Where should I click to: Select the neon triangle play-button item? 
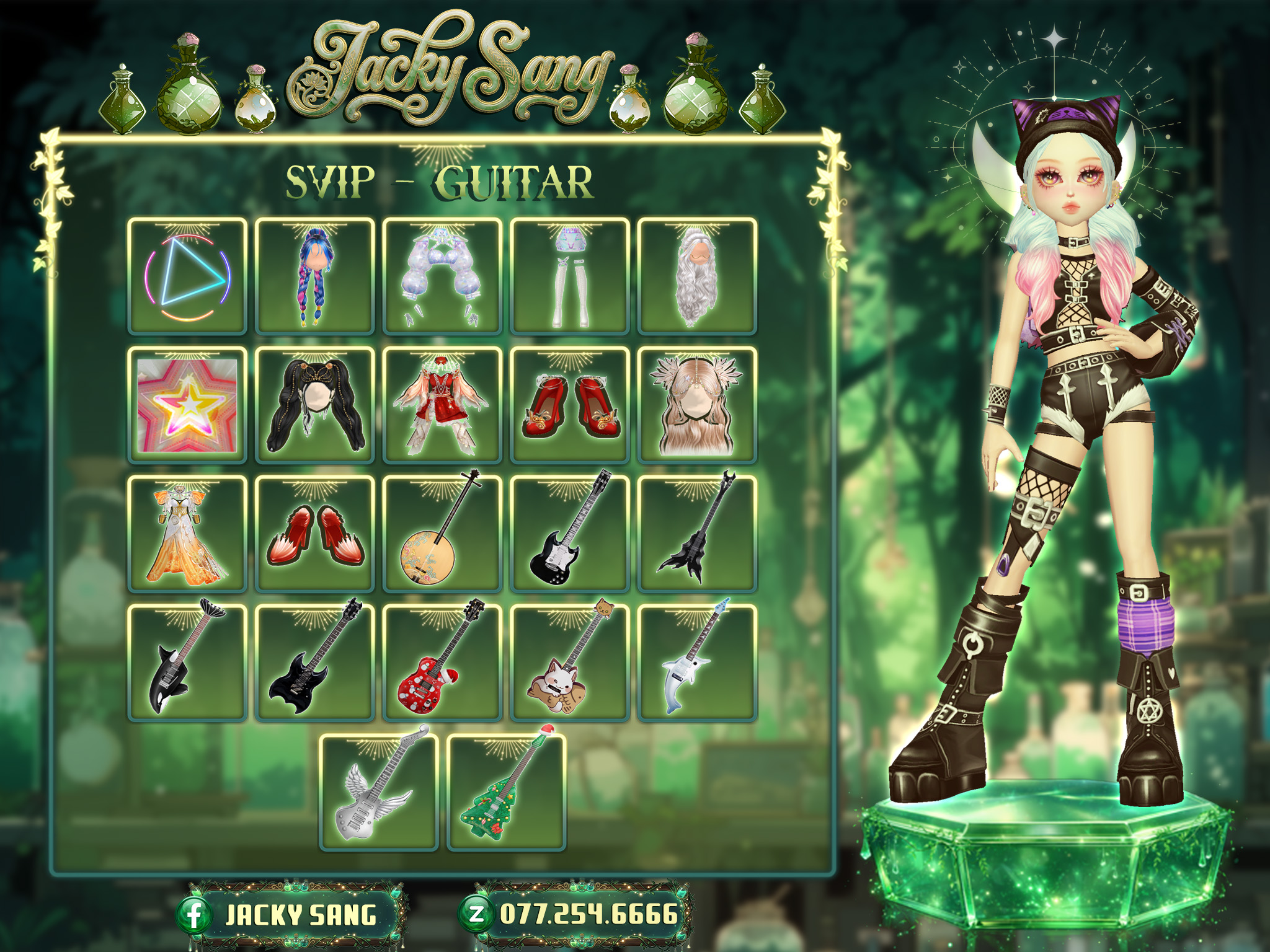click(187, 276)
